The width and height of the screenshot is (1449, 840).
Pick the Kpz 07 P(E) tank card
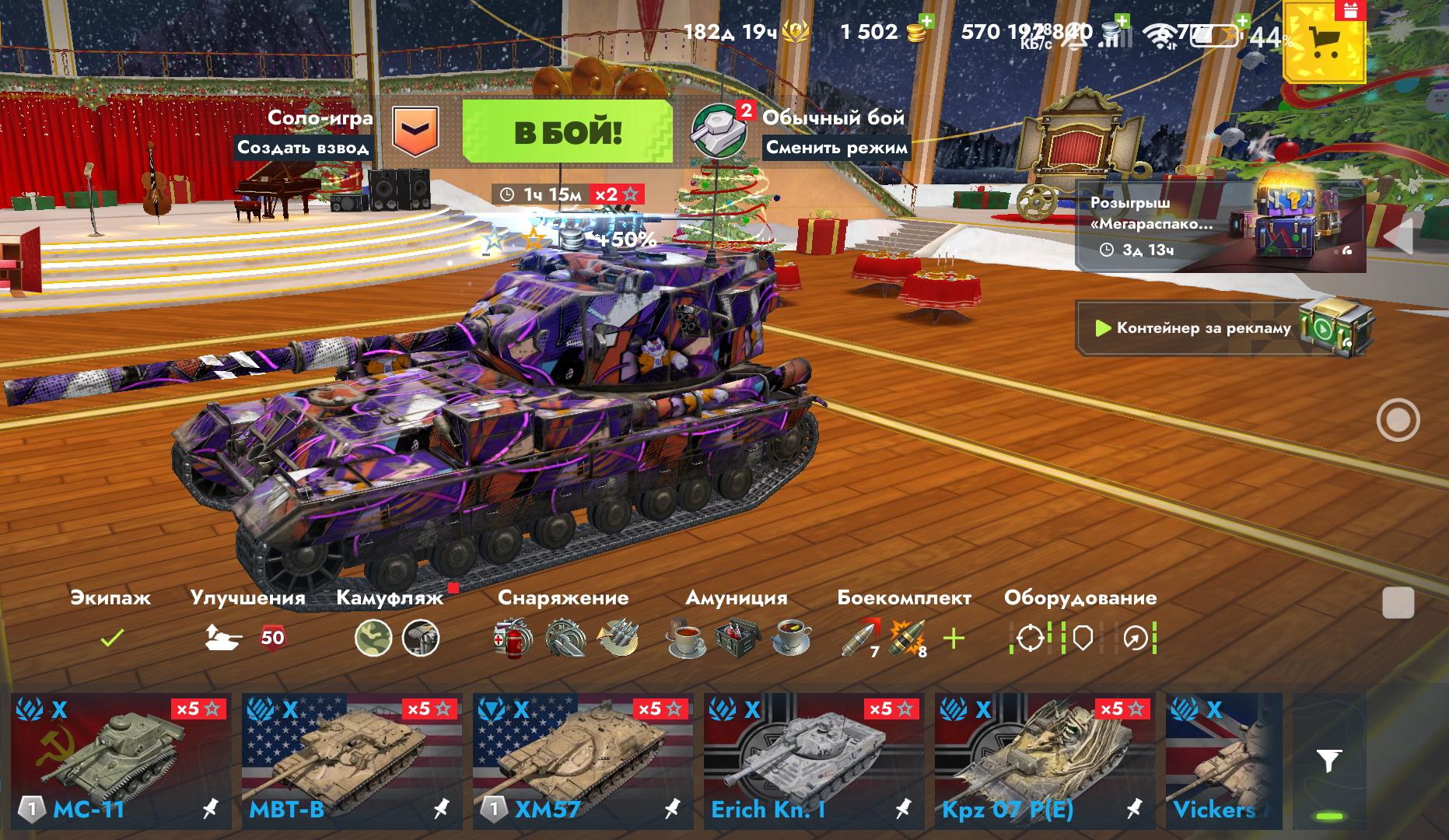[1045, 761]
